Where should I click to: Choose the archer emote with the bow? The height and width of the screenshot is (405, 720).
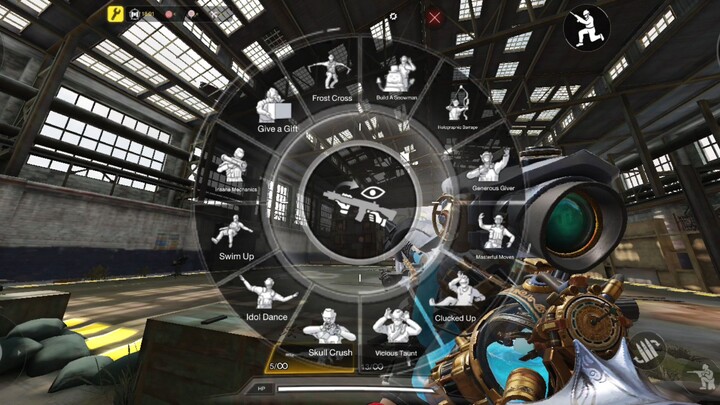pyautogui.click(x=456, y=108)
